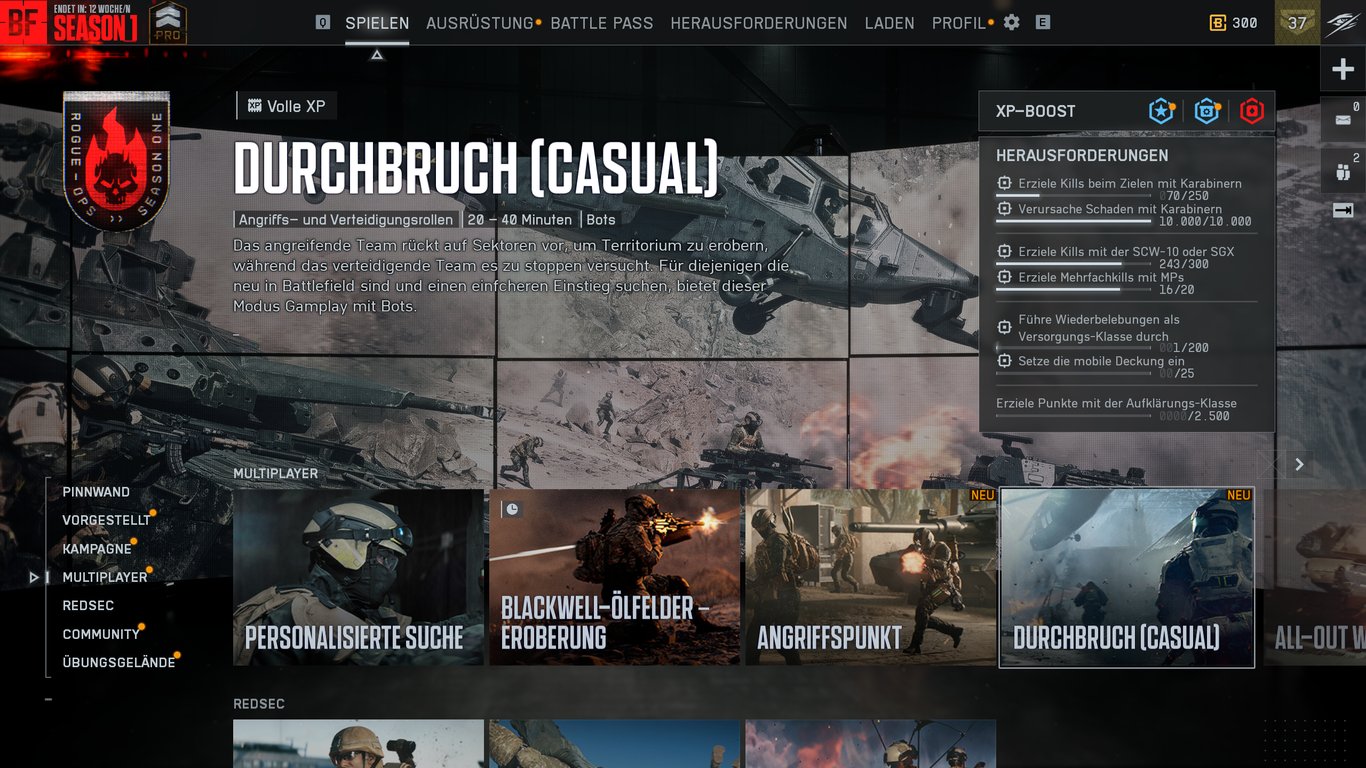Select the ANGRIFFSPUNKT mode thumbnail
This screenshot has height=768, width=1366.
pos(869,577)
